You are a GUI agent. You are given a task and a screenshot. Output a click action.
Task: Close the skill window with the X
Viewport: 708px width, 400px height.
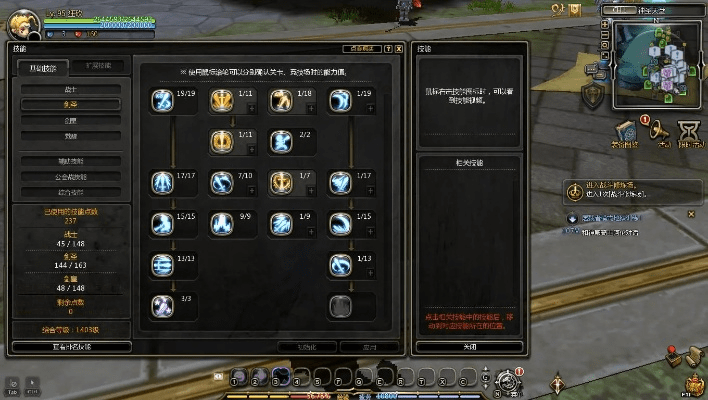coord(398,48)
